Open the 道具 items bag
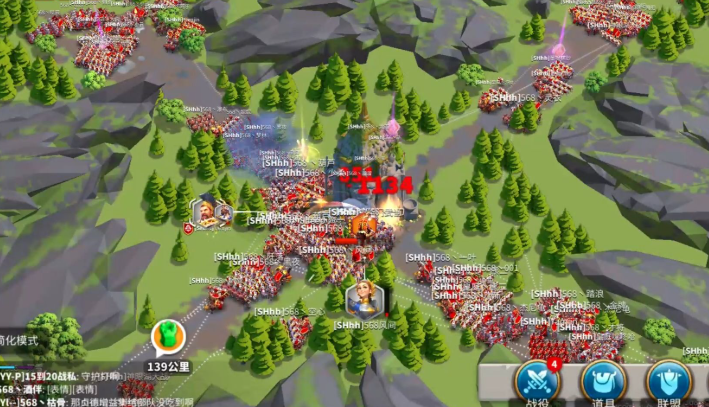709x407 pixels. pyautogui.click(x=603, y=382)
